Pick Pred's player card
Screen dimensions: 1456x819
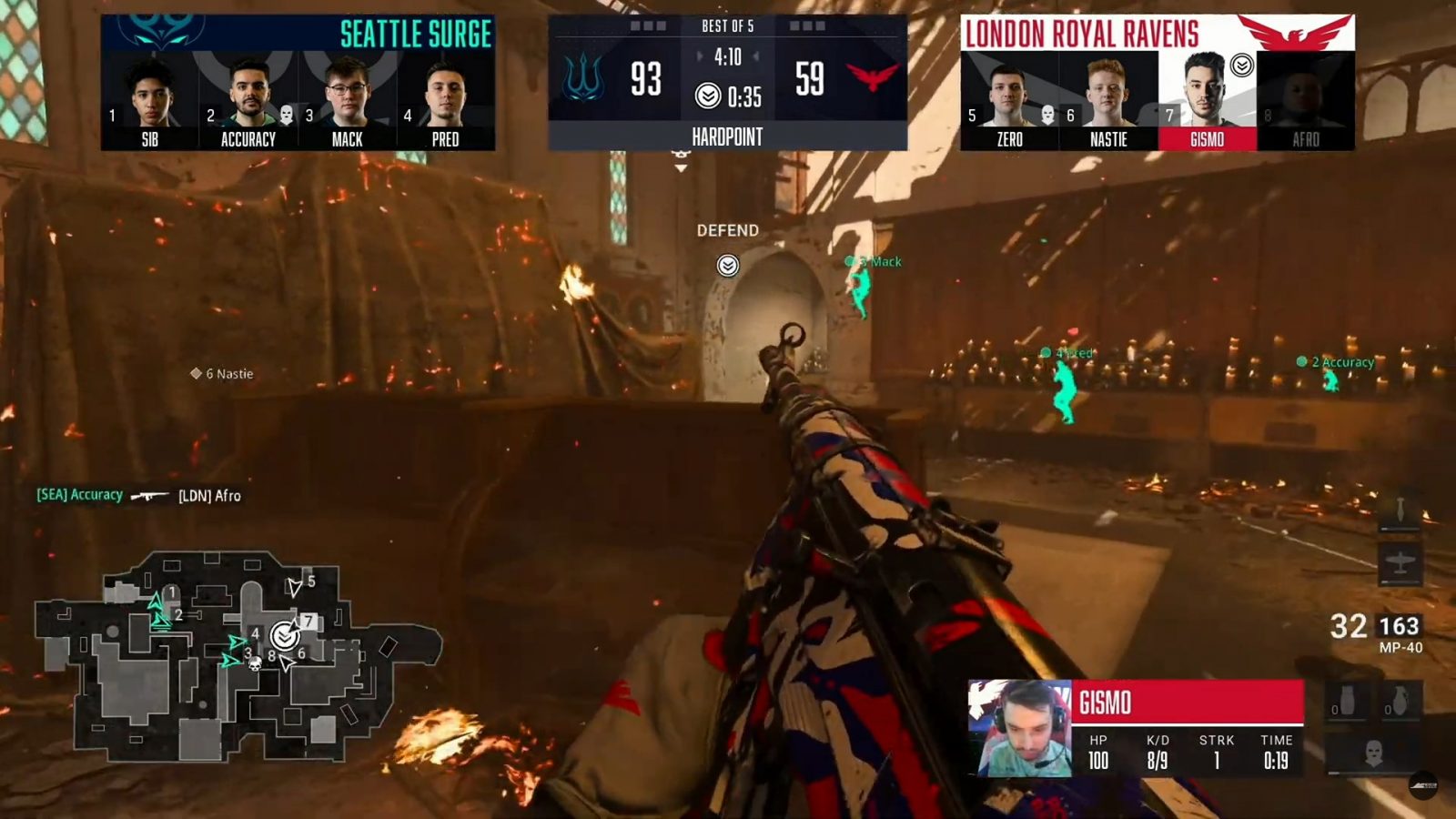[x=445, y=100]
